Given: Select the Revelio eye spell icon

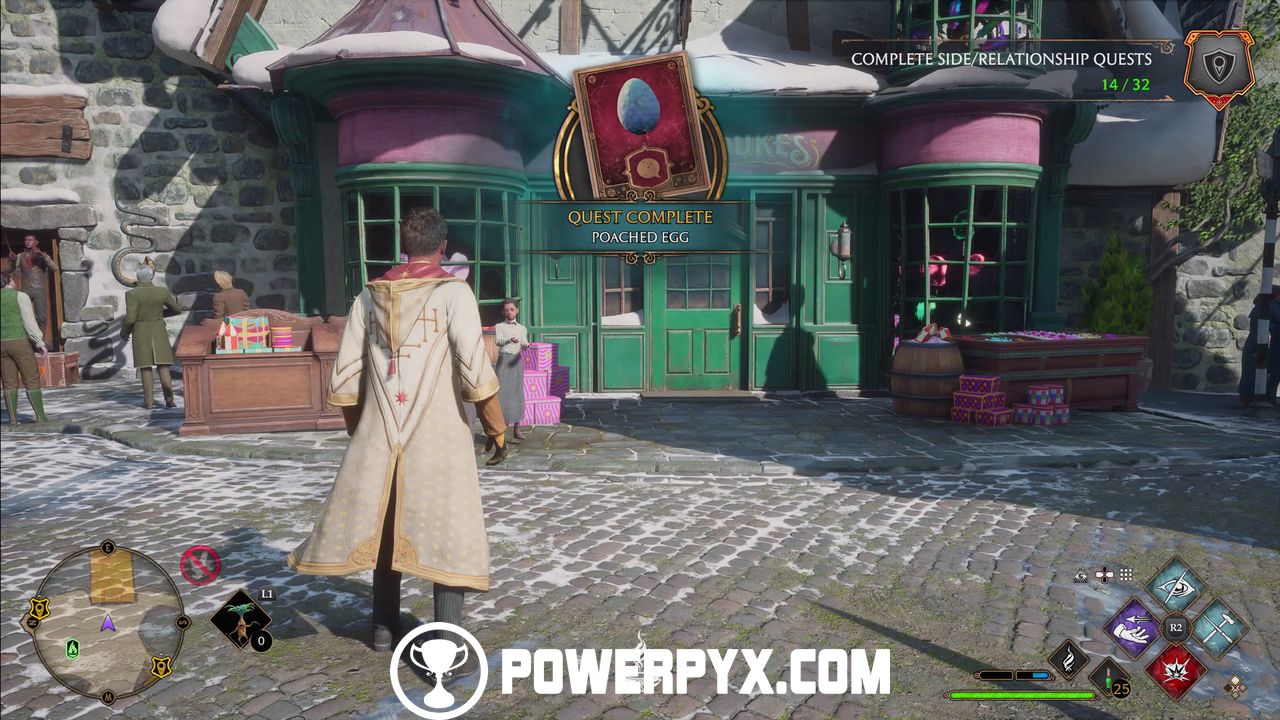Looking at the screenshot, I should [1177, 587].
